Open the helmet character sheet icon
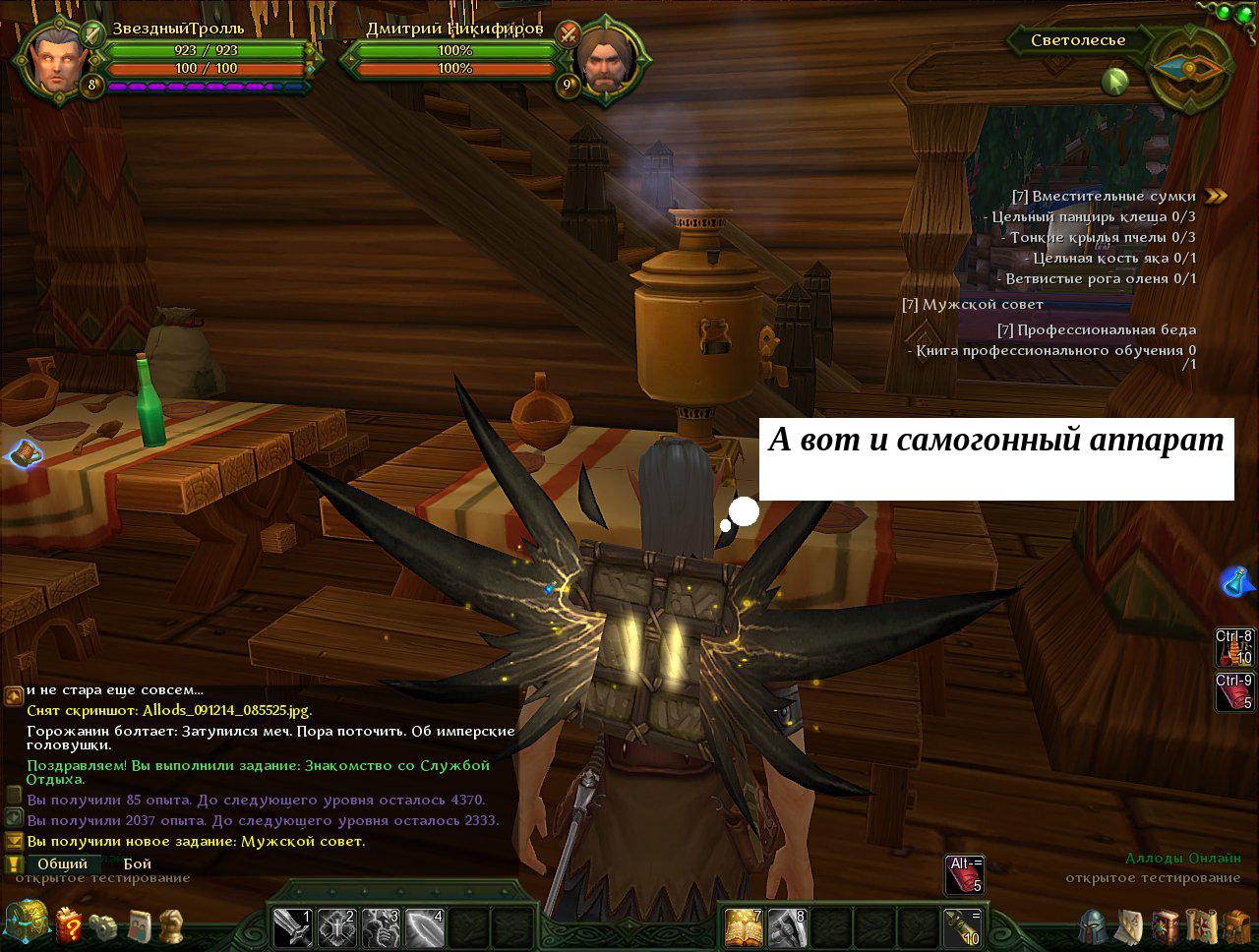 (1091, 926)
